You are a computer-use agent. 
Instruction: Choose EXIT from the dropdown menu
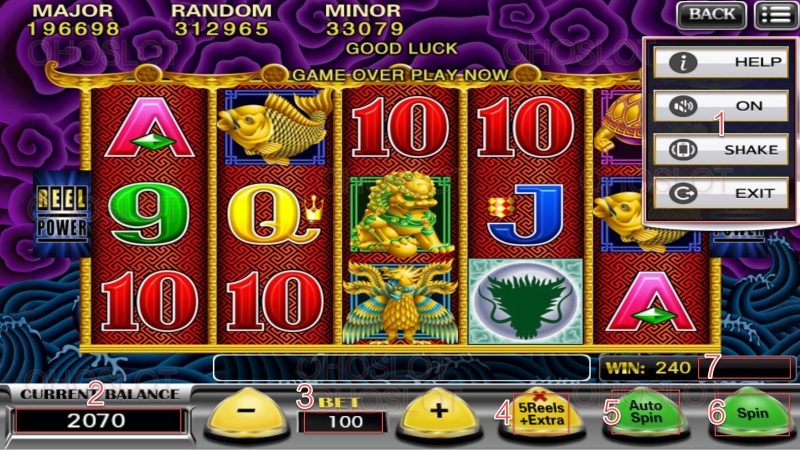[x=717, y=194]
